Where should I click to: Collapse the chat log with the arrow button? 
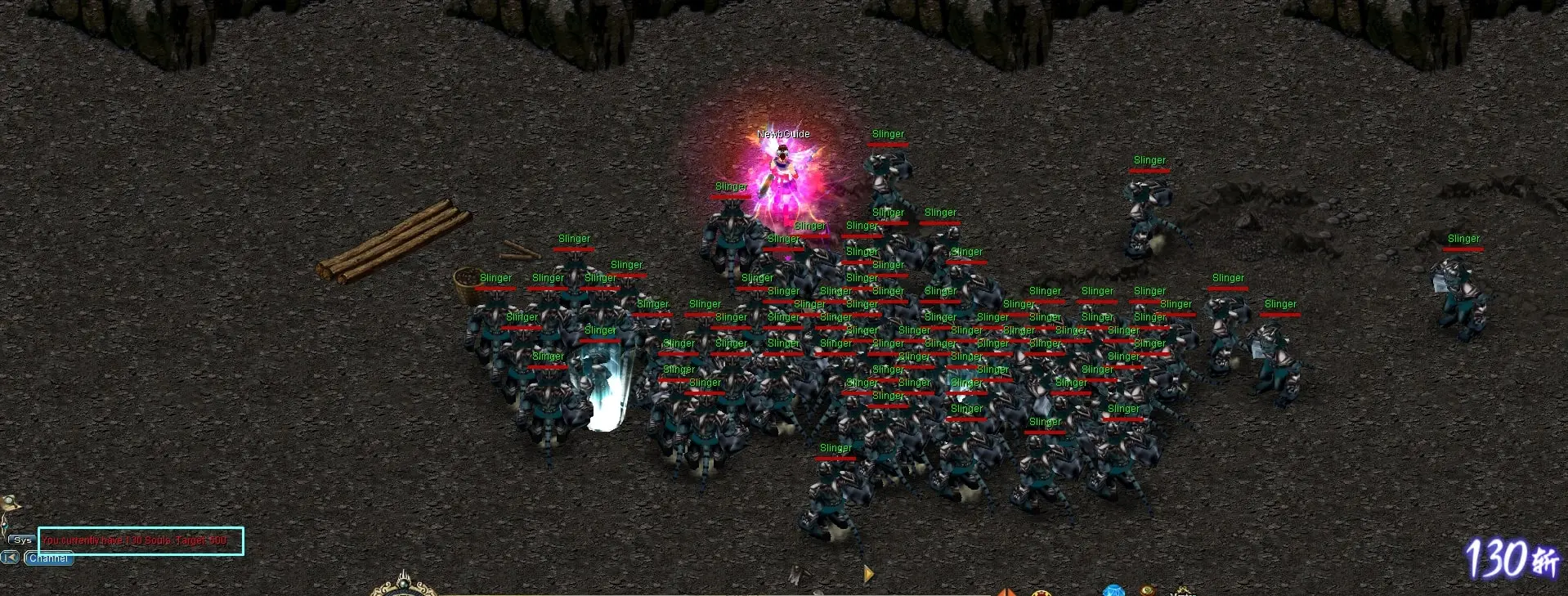(9, 558)
